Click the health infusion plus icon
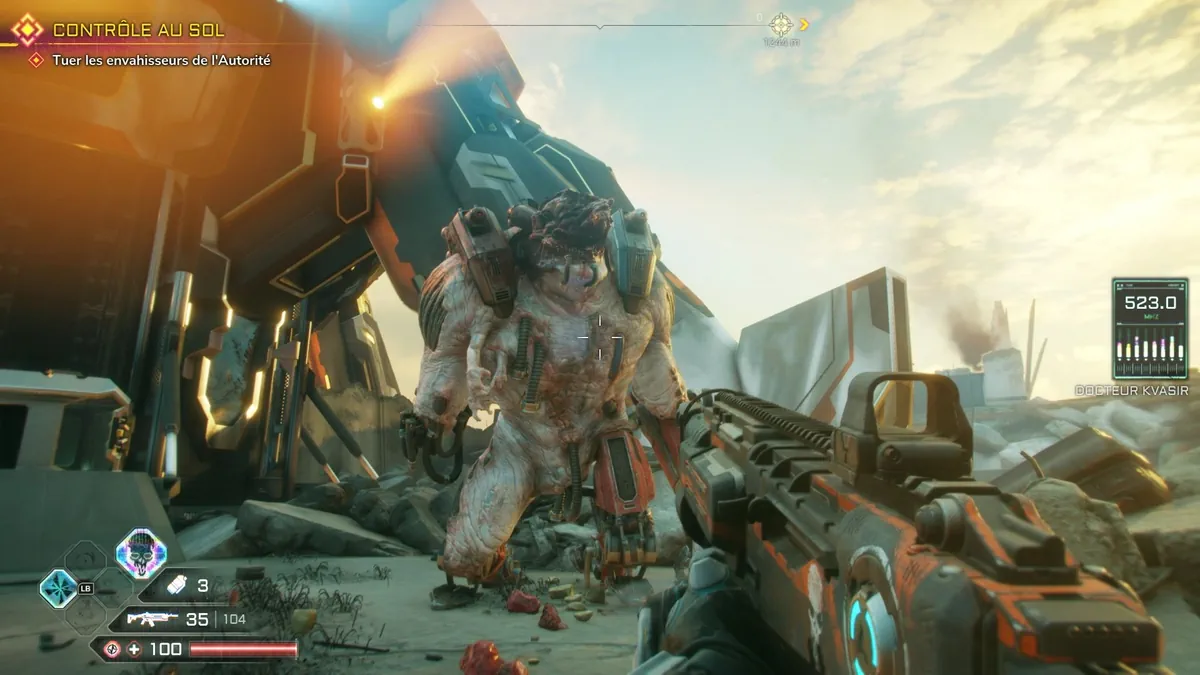 coord(134,649)
